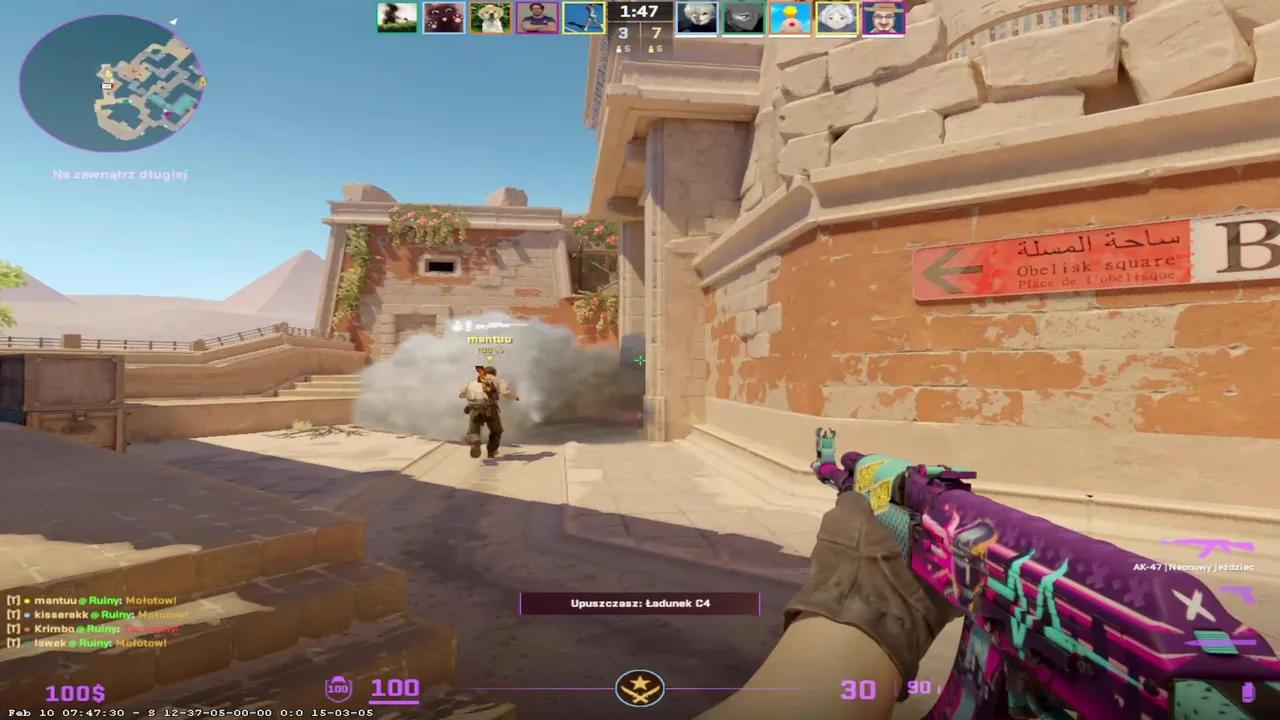Screen dimensions: 1280x720
Task: Click the 100$ money counter
Action: (75, 691)
